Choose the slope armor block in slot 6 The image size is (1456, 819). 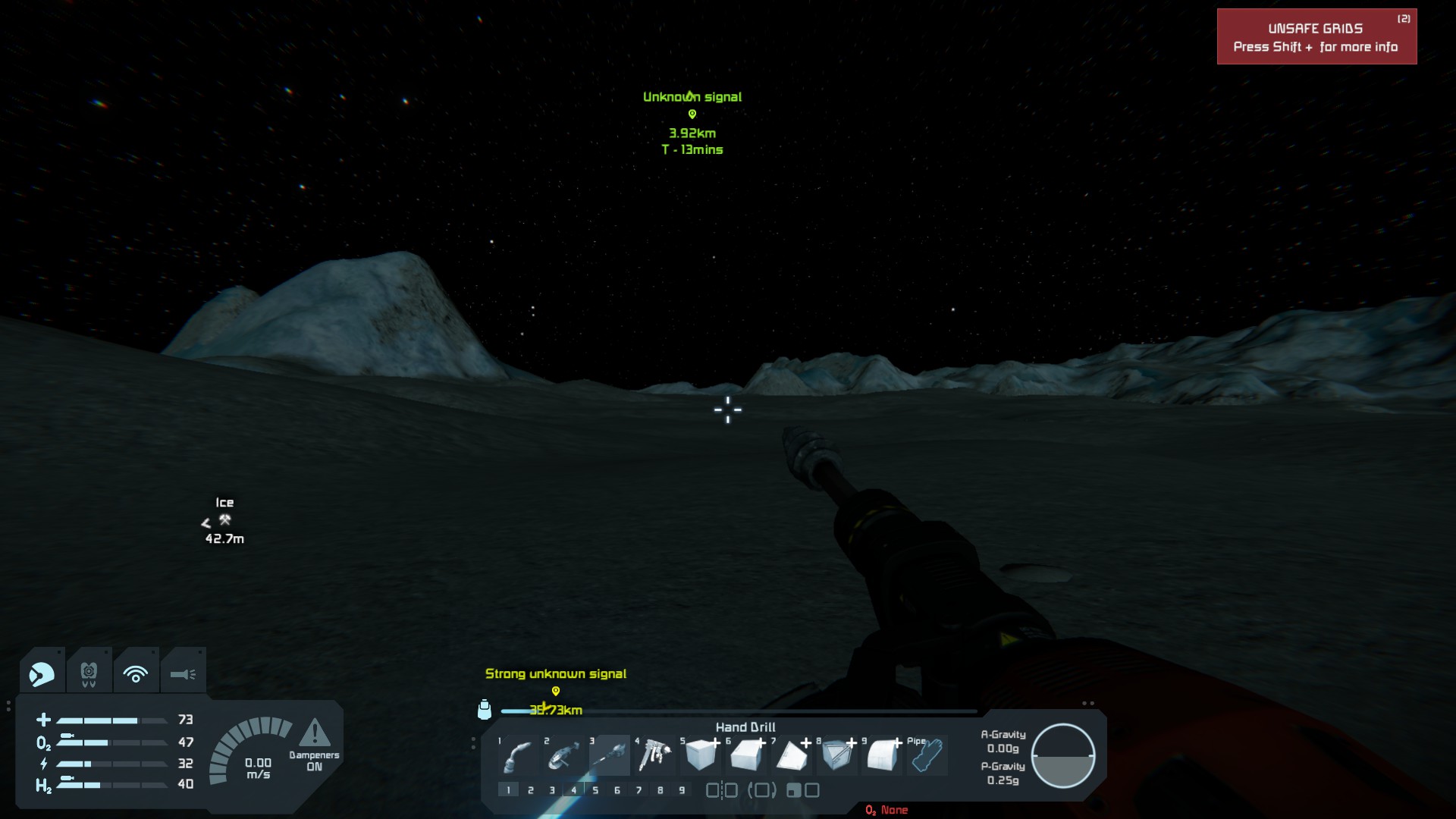pyautogui.click(x=746, y=756)
